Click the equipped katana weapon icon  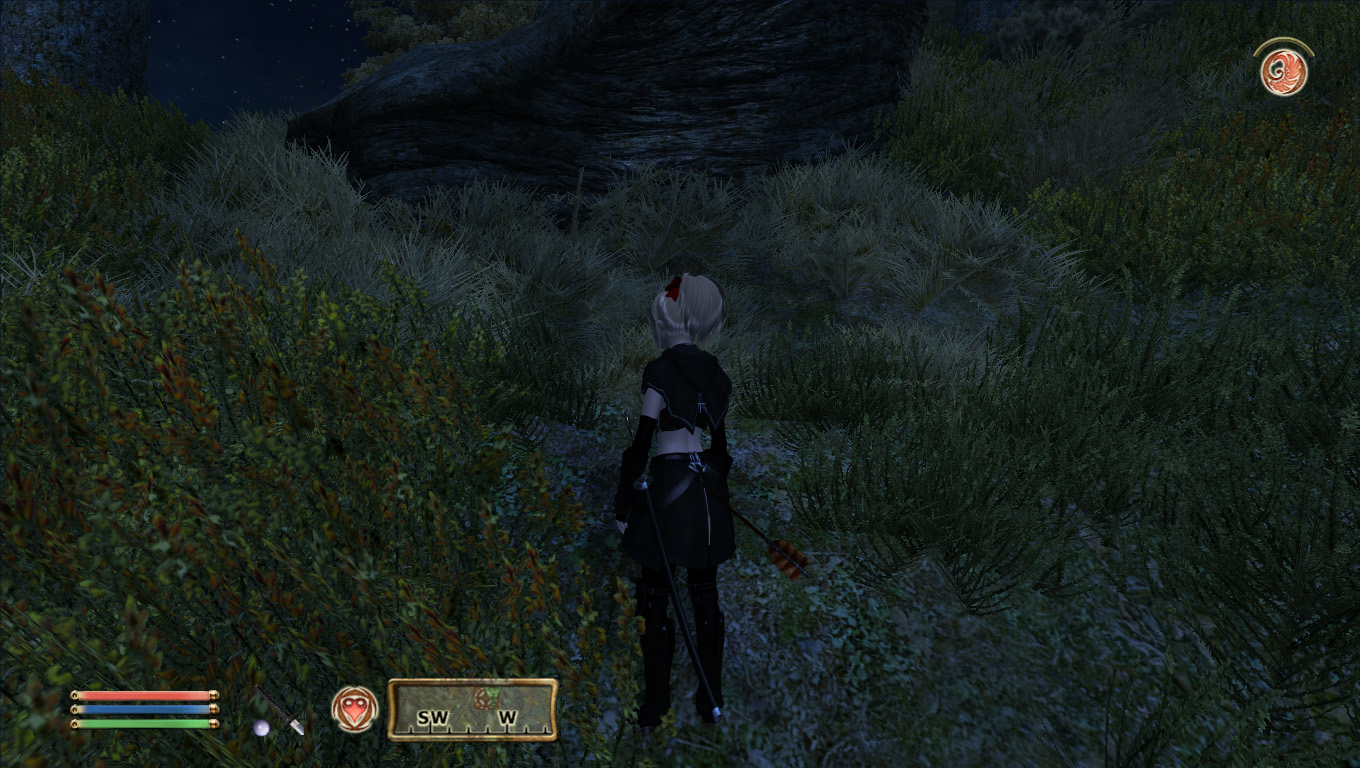tap(281, 712)
